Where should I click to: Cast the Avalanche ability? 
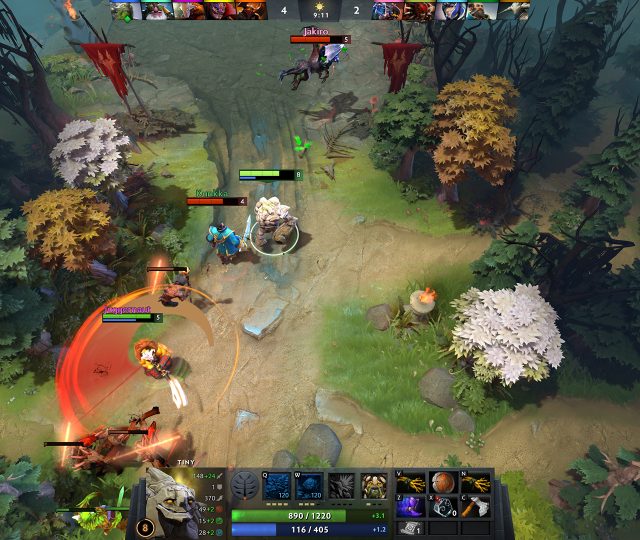(x=278, y=486)
